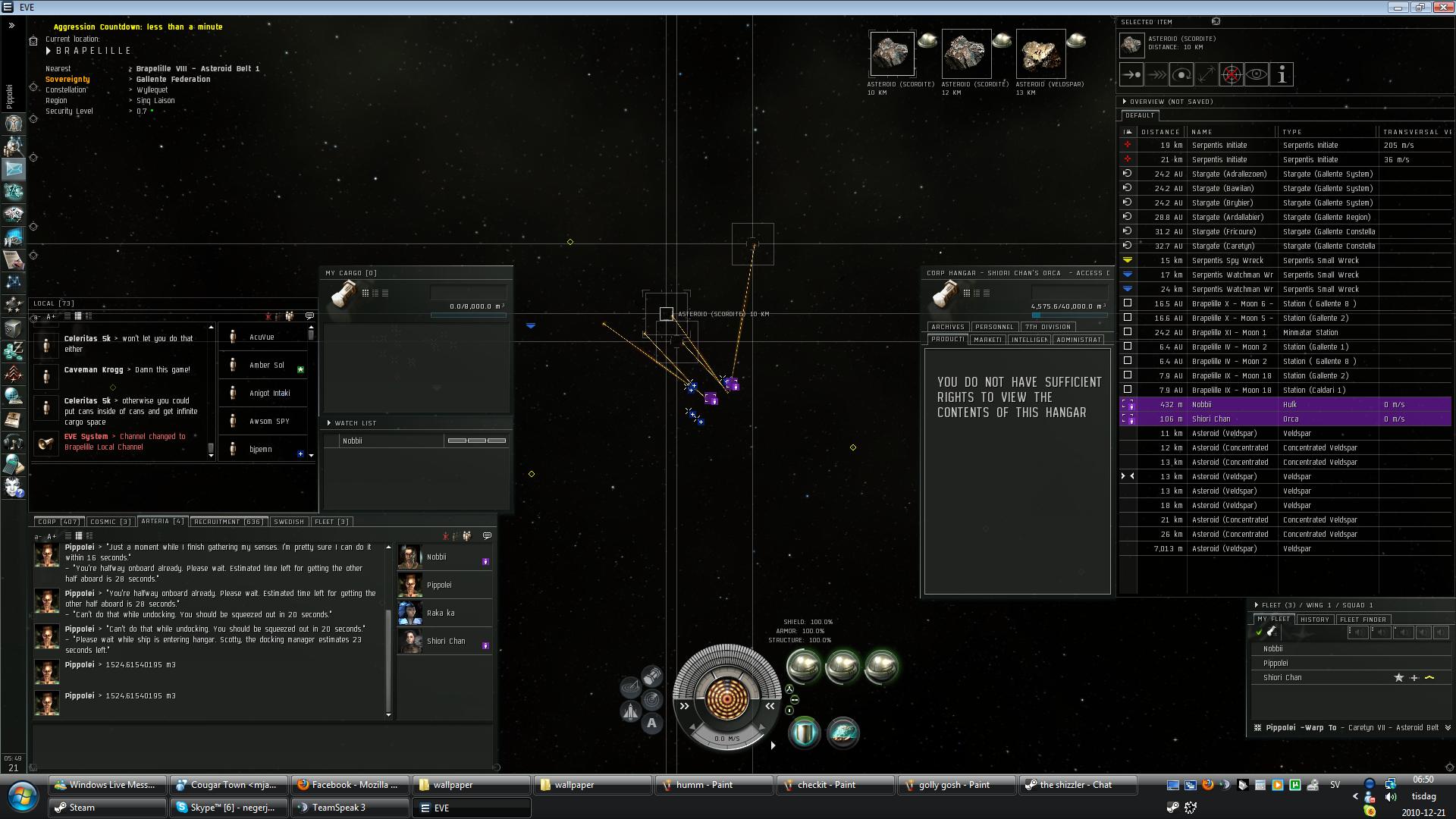The image size is (1456, 819).
Task: Switch to the Personnel hangar tab
Action: click(993, 327)
